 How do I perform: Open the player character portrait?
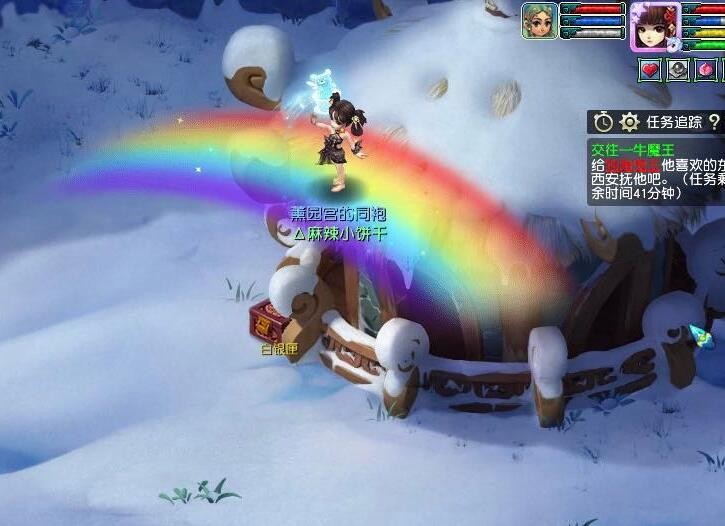pos(655,25)
